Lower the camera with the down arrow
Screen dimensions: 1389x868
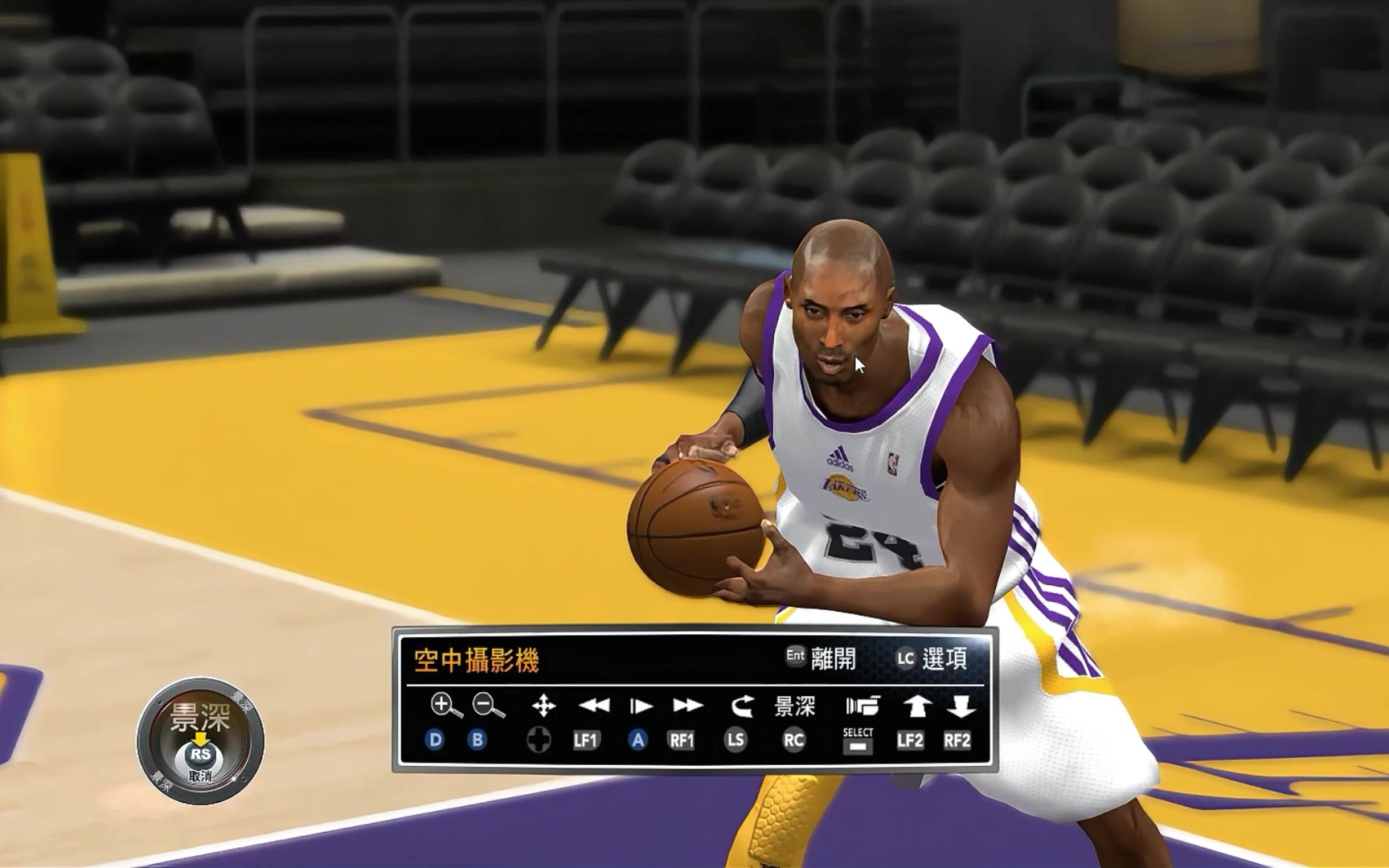(961, 706)
